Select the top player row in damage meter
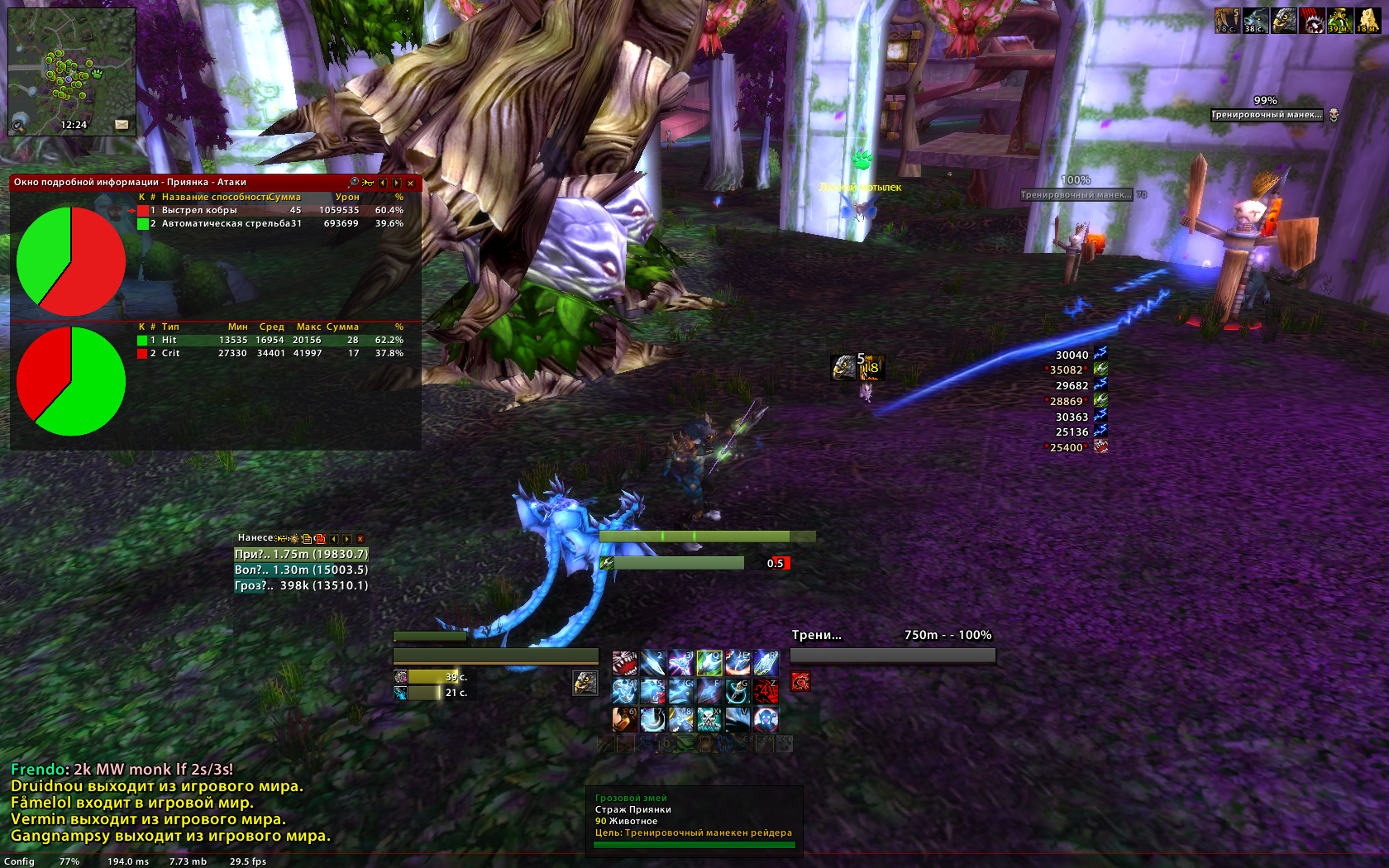 [301, 555]
